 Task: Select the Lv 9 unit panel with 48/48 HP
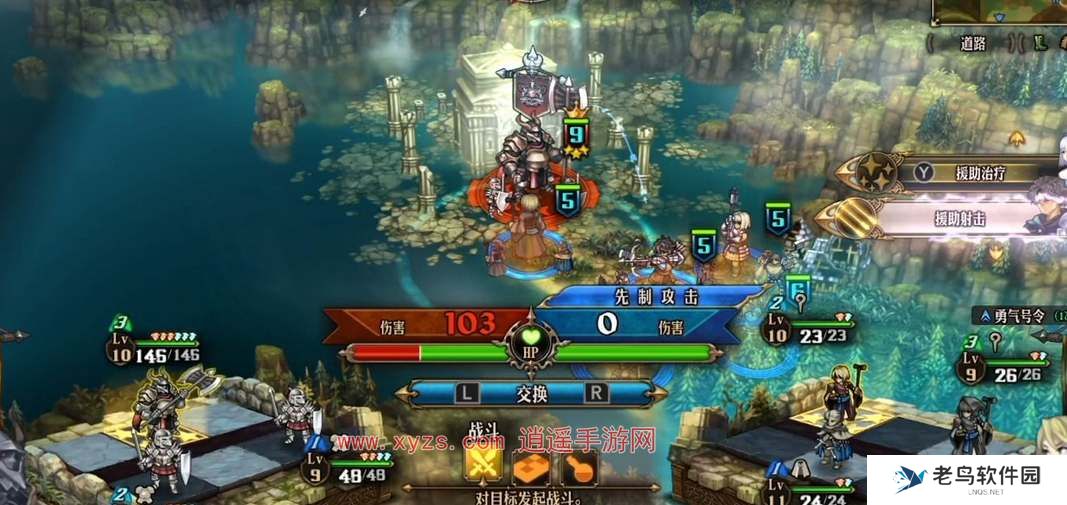(x=354, y=469)
